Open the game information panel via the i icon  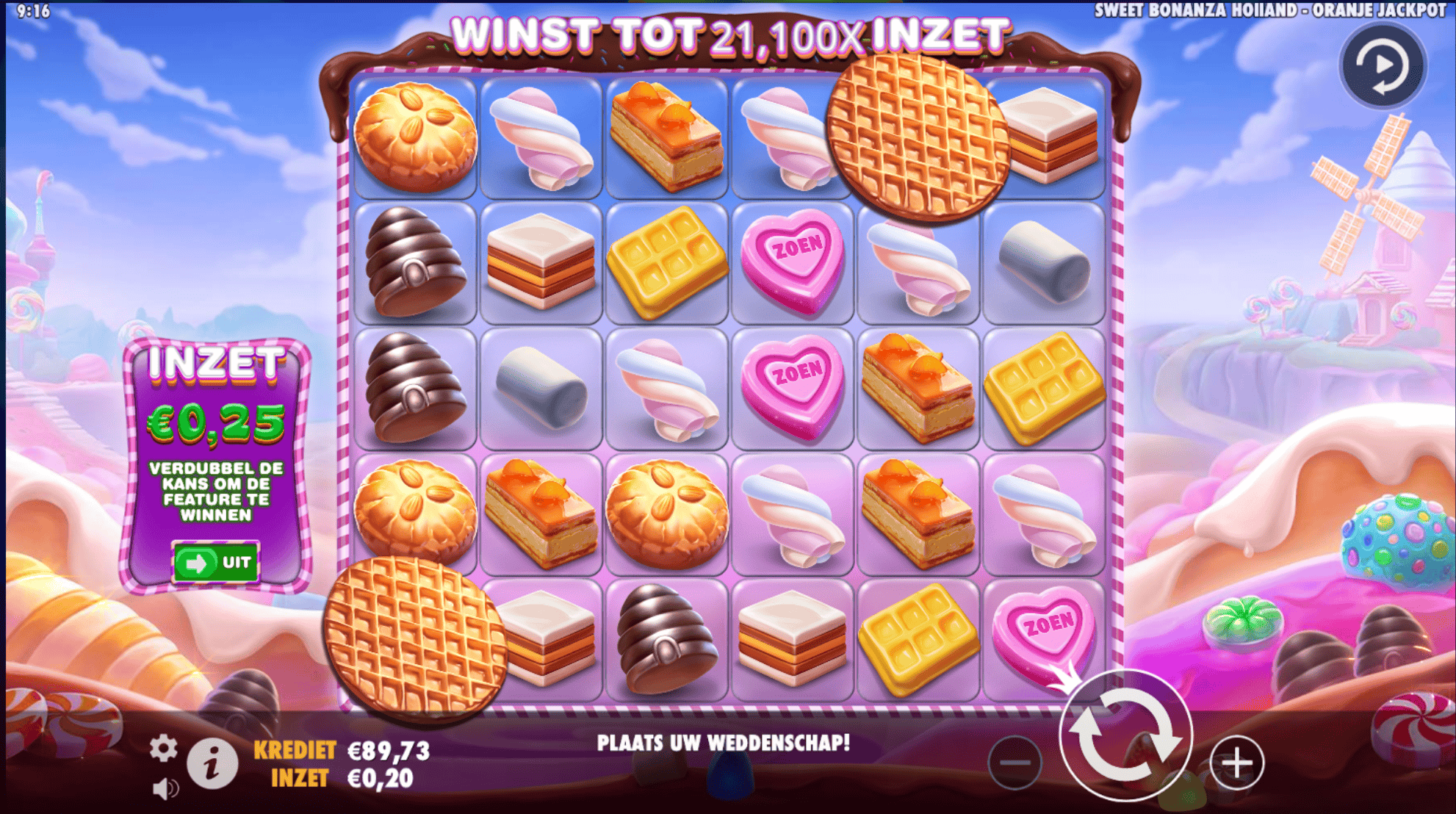212,763
